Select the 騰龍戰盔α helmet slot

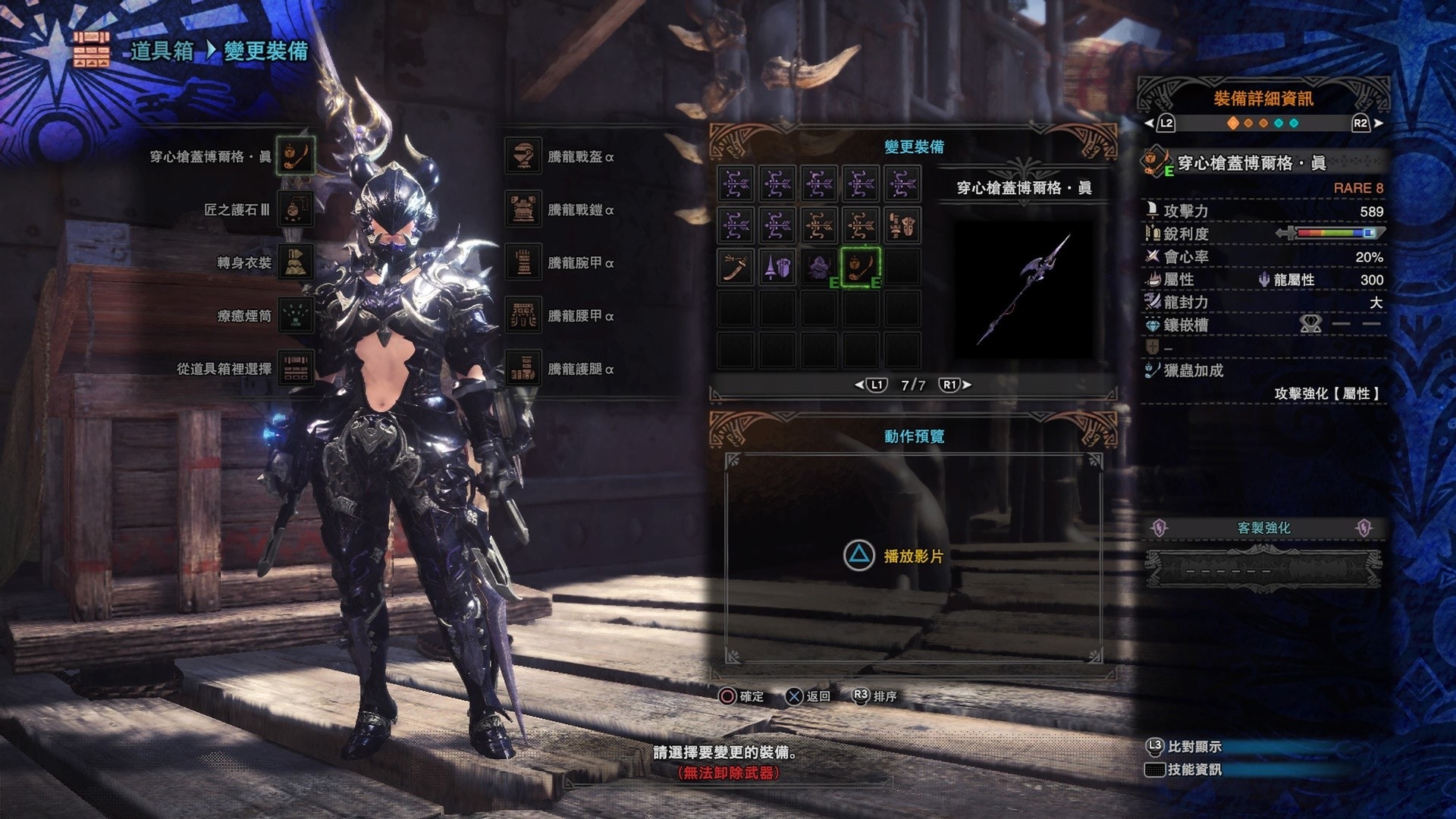point(522,156)
